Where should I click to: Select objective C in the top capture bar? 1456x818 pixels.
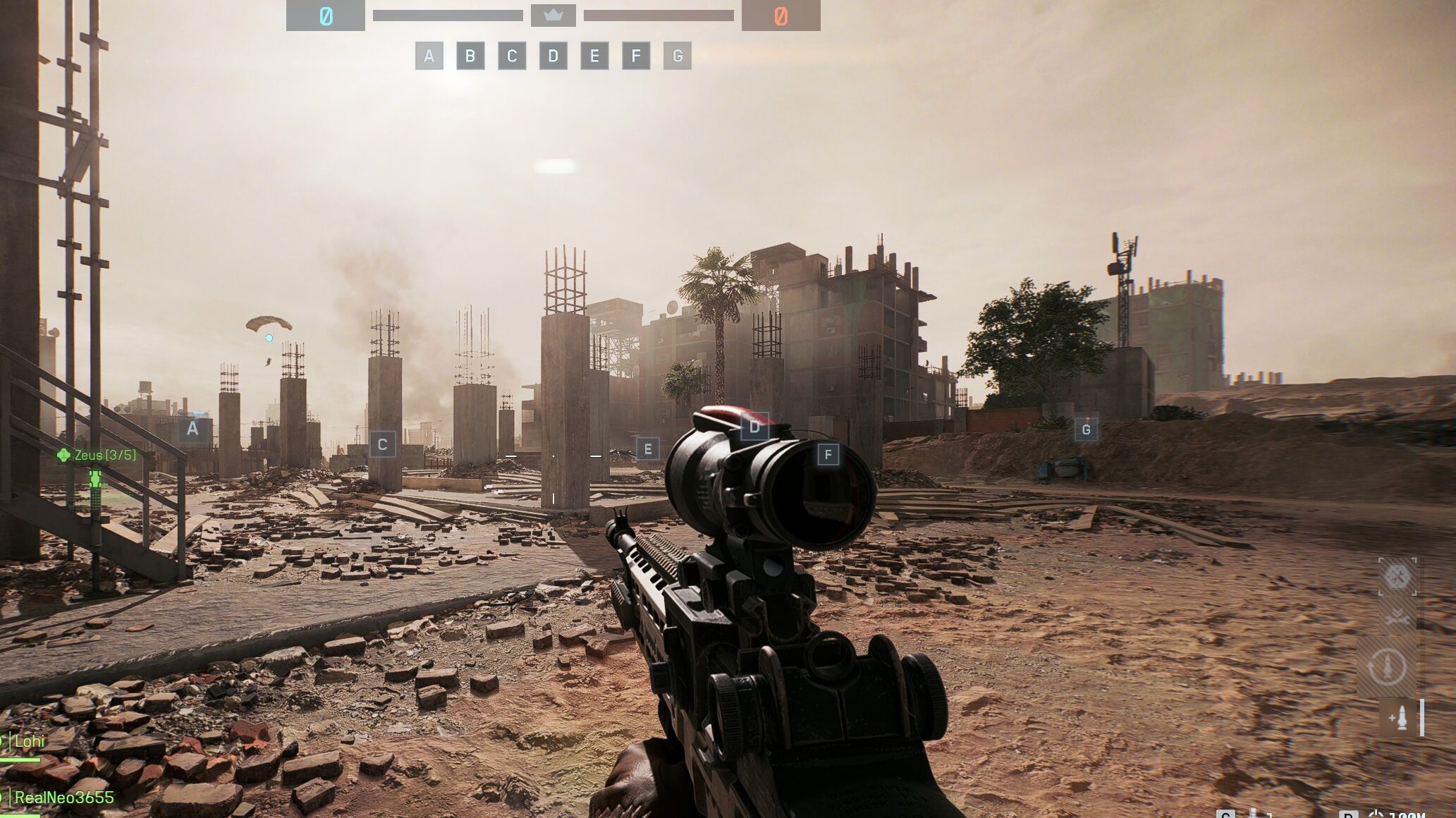(x=512, y=56)
